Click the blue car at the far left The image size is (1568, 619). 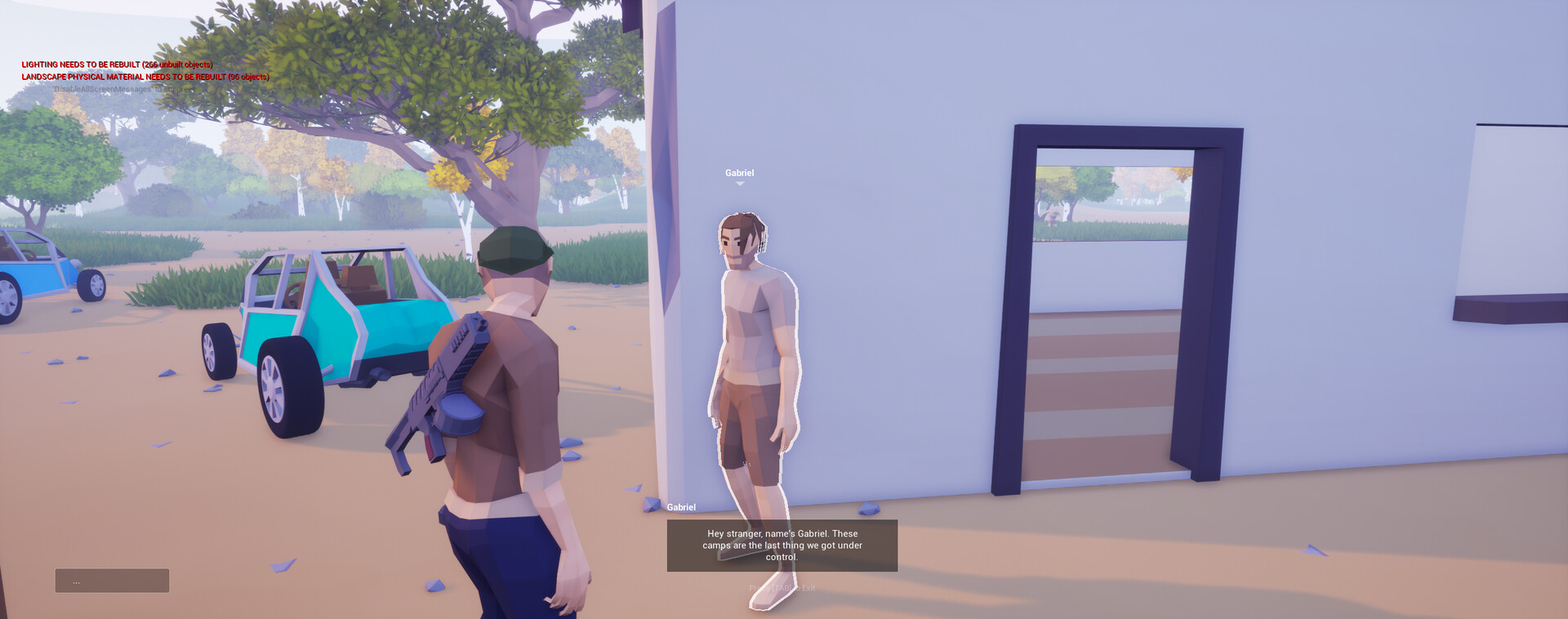33,269
